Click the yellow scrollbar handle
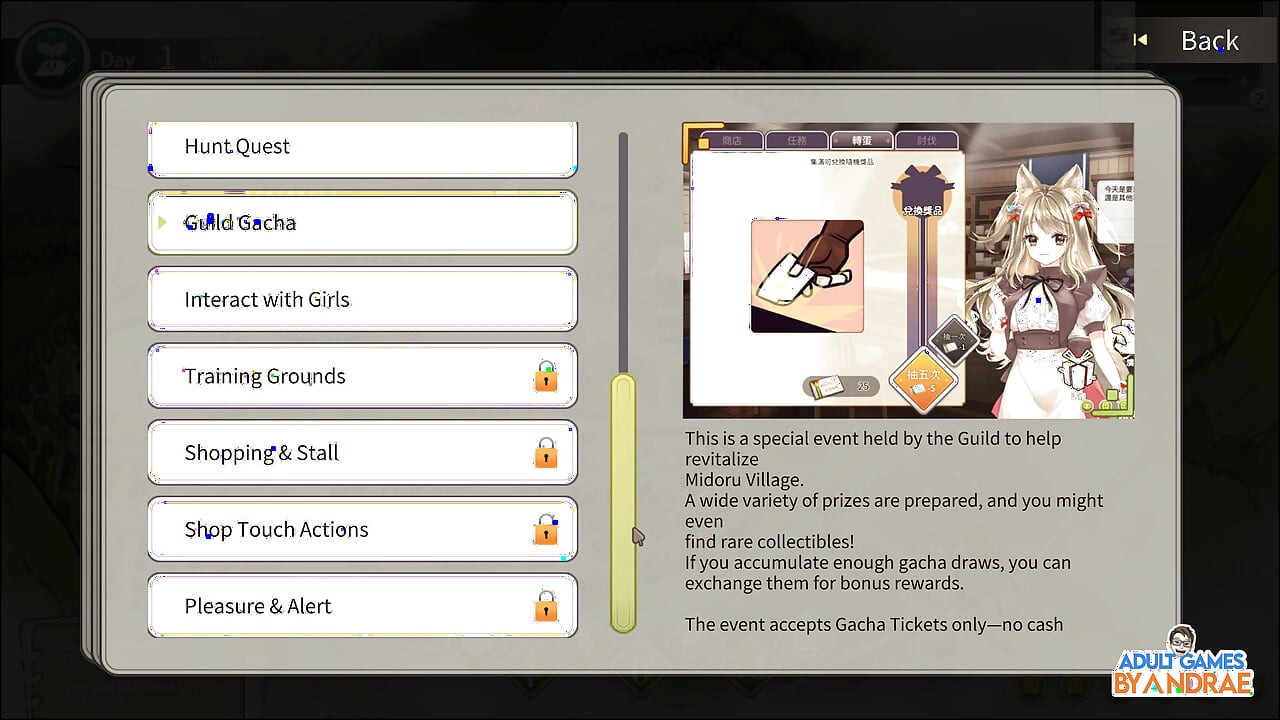1280x720 pixels. [625, 500]
